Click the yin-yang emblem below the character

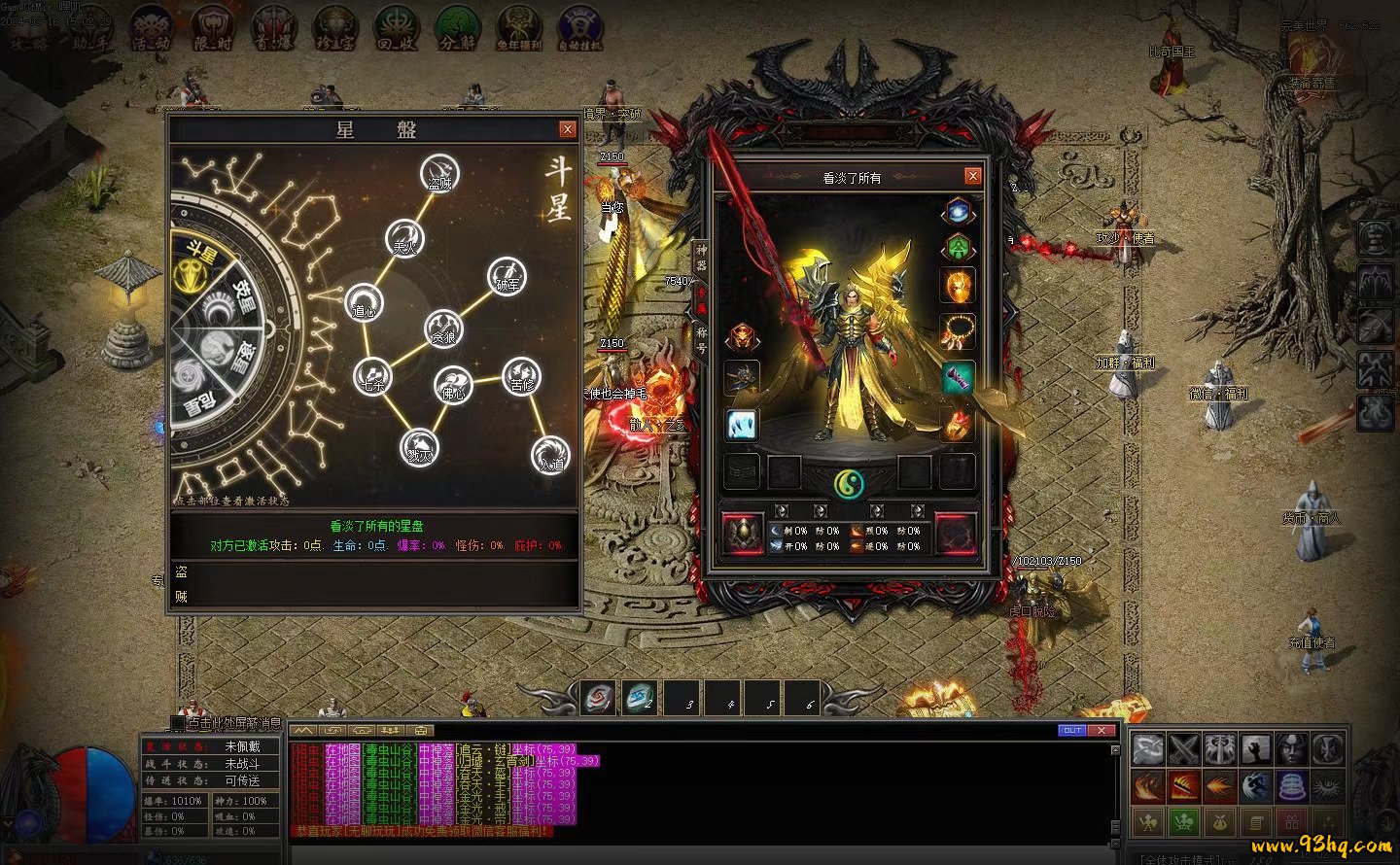(849, 482)
